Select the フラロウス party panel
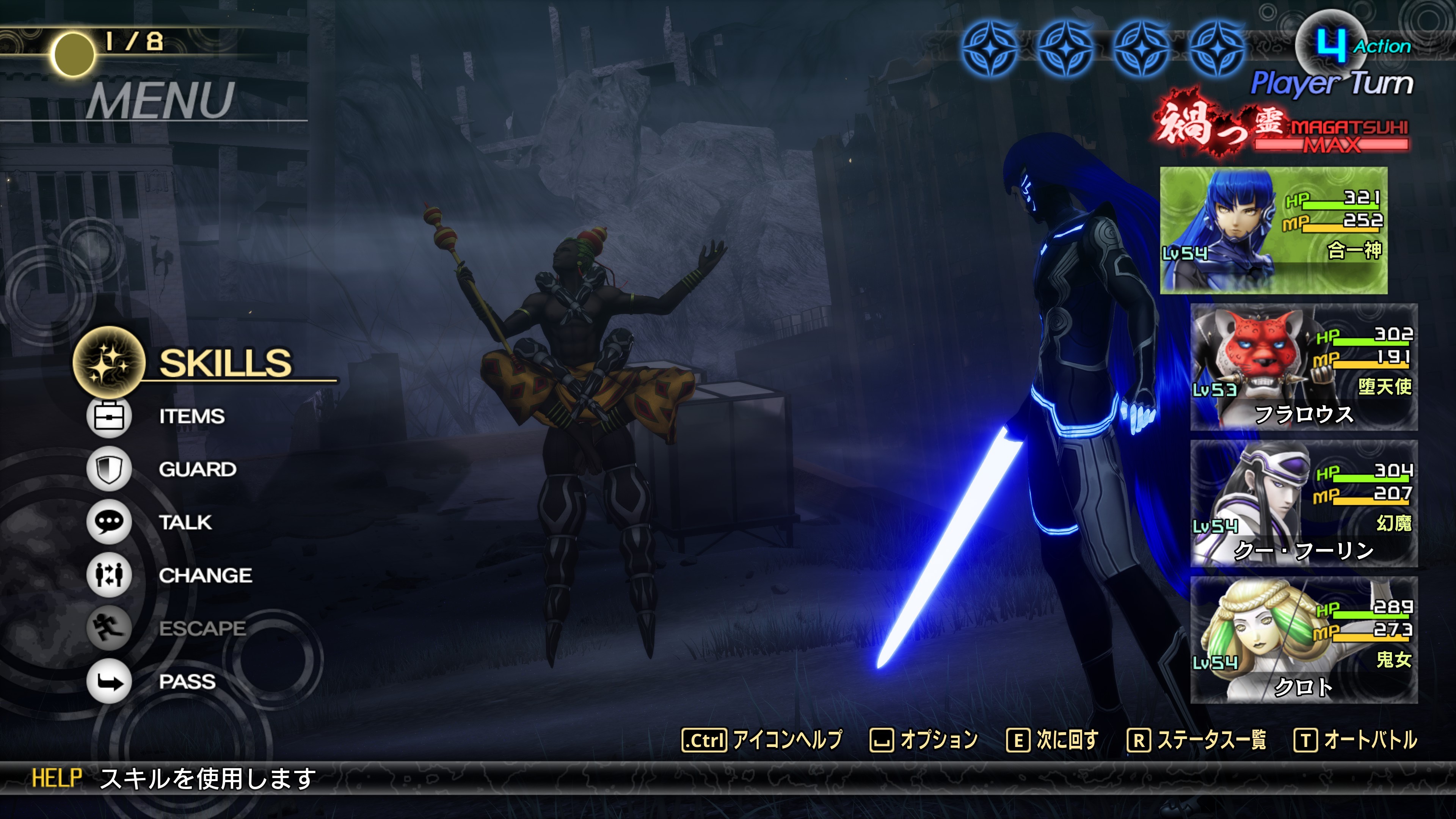The width and height of the screenshot is (1456, 819). (1304, 367)
